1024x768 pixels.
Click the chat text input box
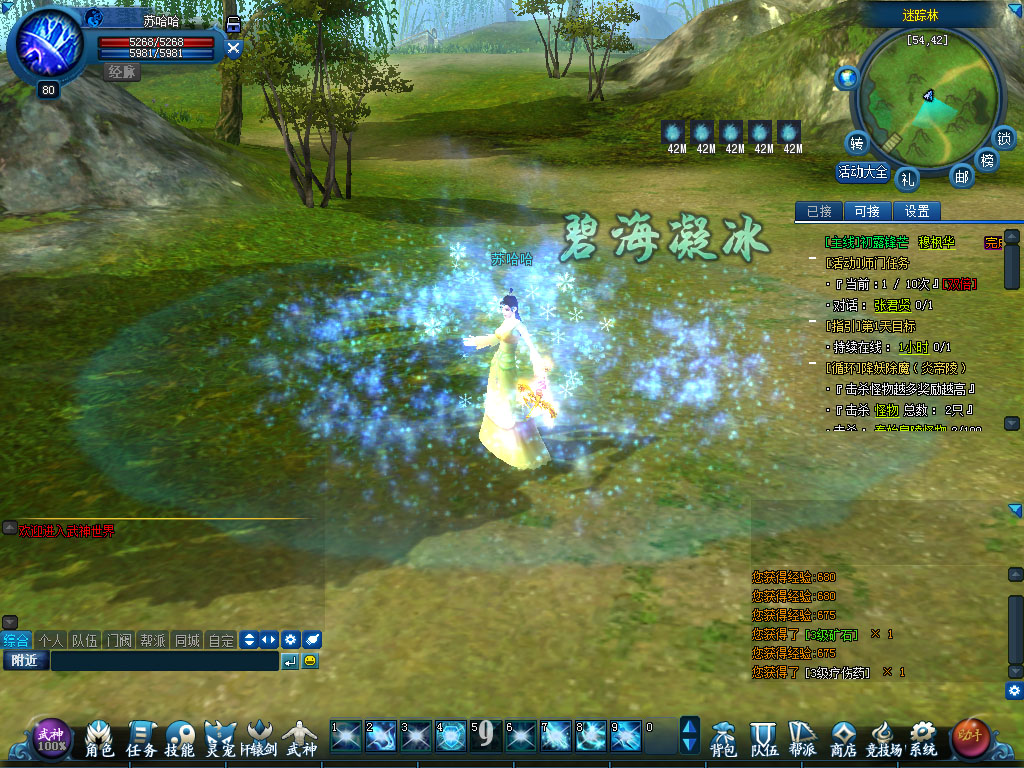165,661
